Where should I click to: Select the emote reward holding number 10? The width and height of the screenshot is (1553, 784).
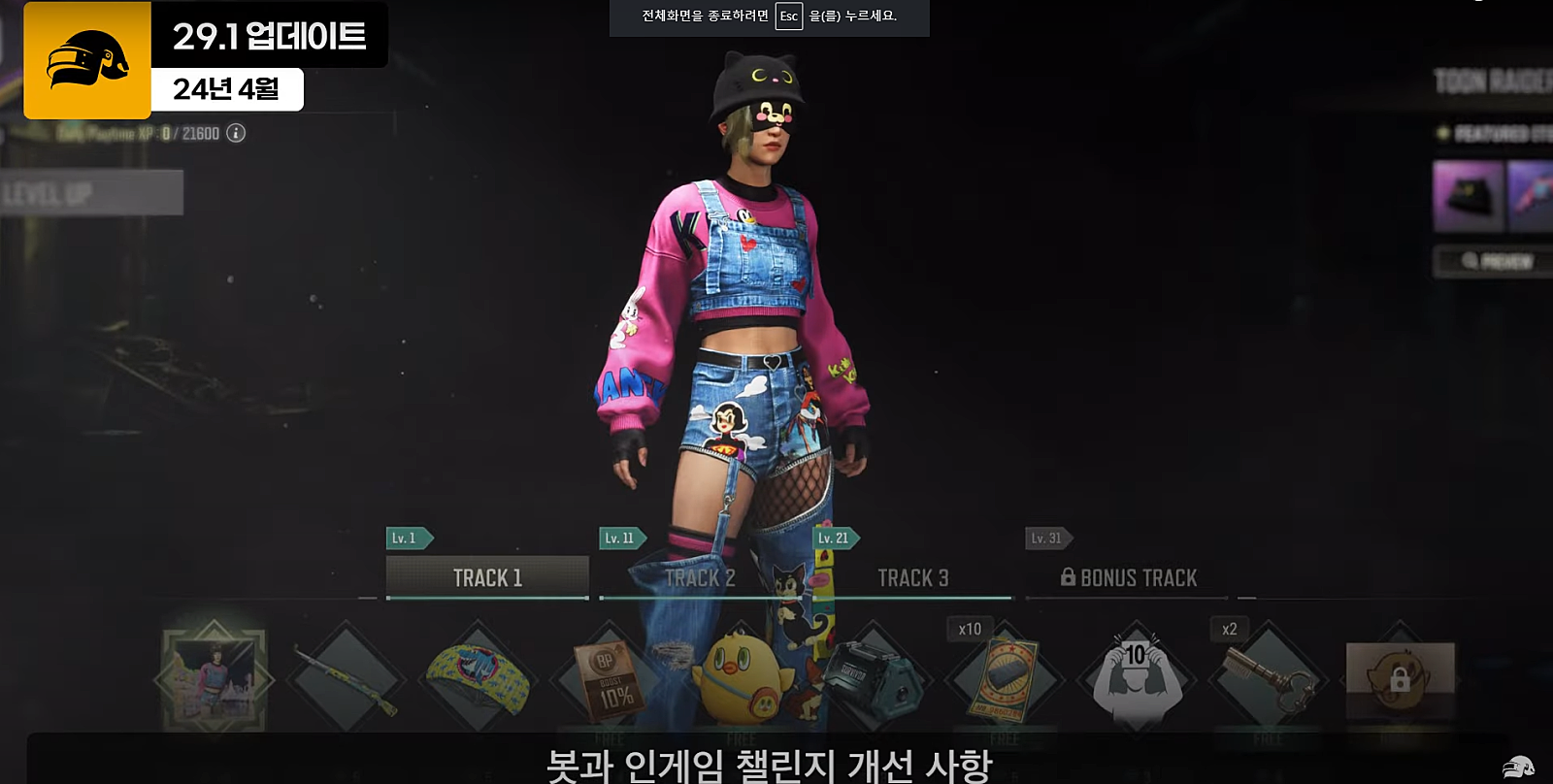1137,679
